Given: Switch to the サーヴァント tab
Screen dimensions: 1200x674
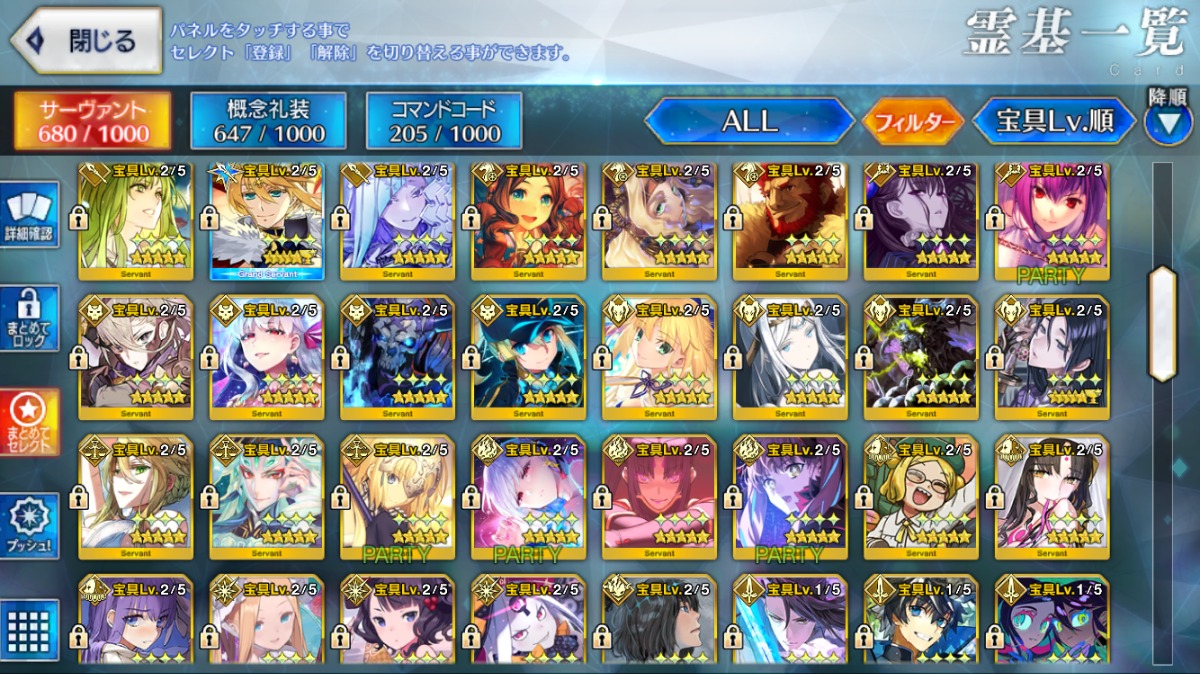Looking at the screenshot, I should tap(92, 121).
